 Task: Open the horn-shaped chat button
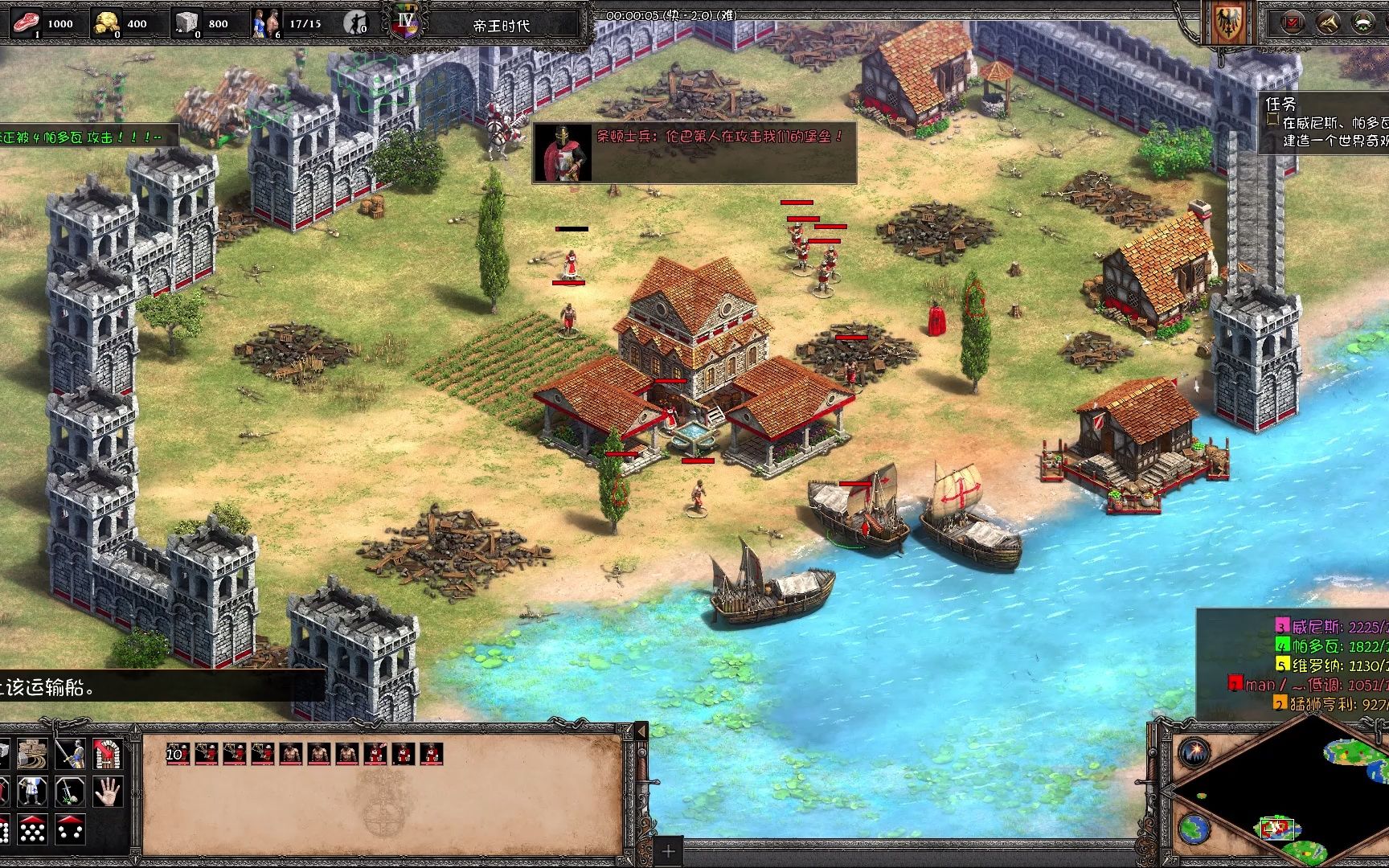(1327, 23)
